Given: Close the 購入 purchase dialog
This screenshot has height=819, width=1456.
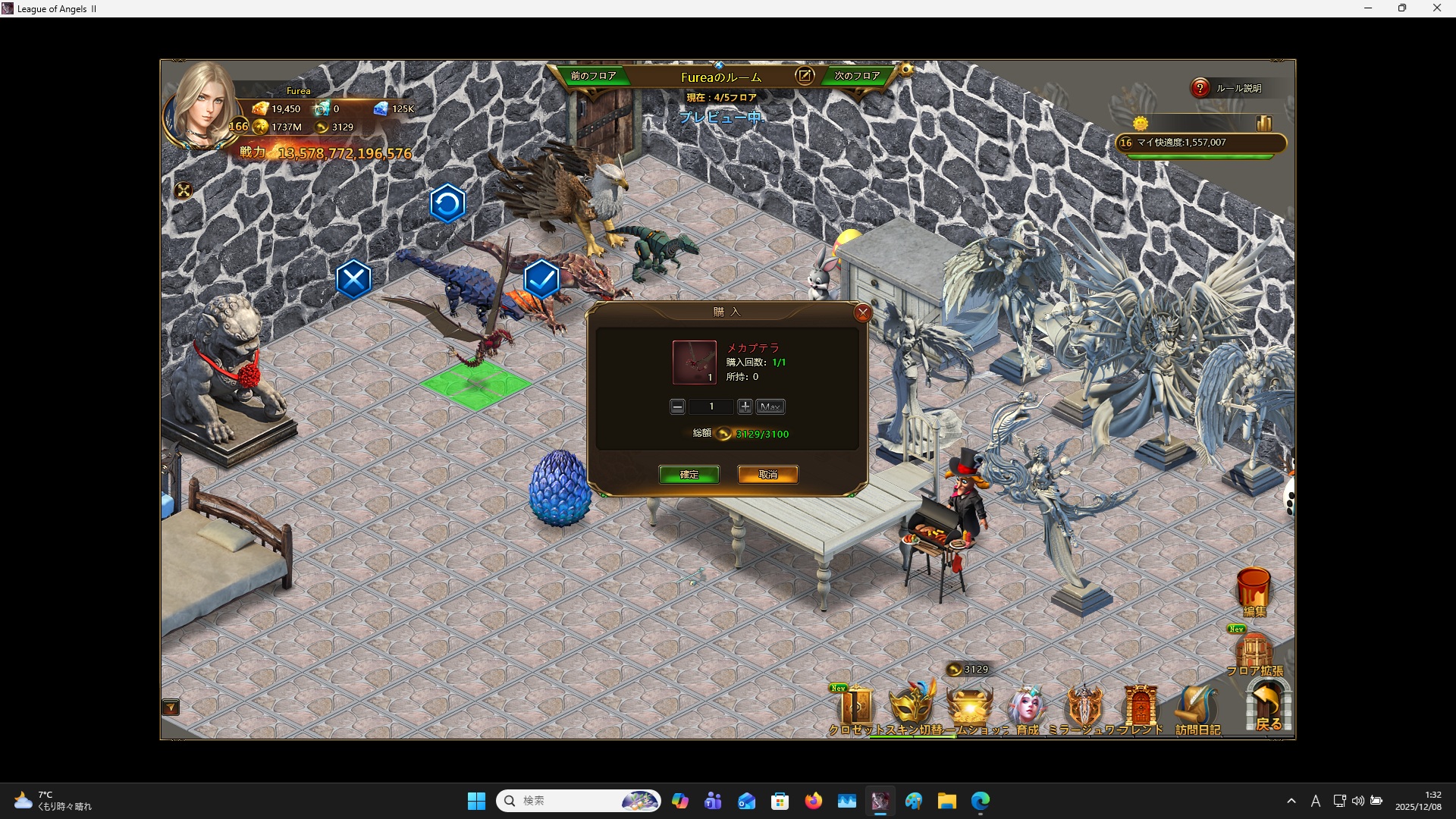Looking at the screenshot, I should click(862, 313).
